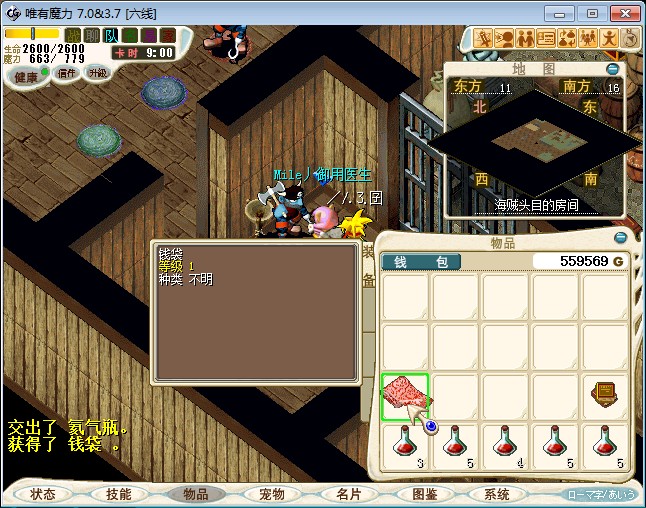
Task: Select the pink money bag item slot
Action: (405, 397)
